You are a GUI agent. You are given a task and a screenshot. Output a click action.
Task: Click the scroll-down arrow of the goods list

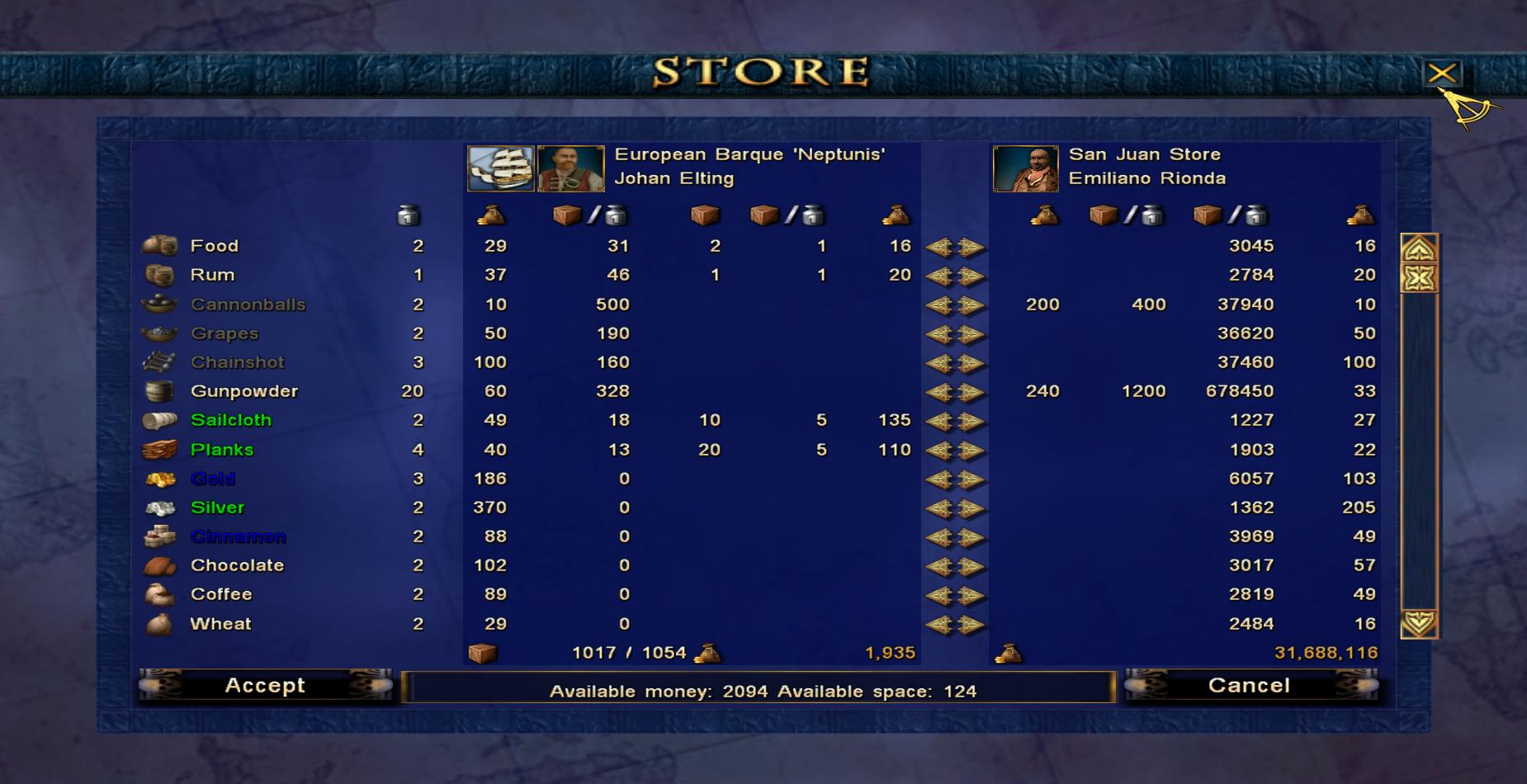[x=1418, y=623]
